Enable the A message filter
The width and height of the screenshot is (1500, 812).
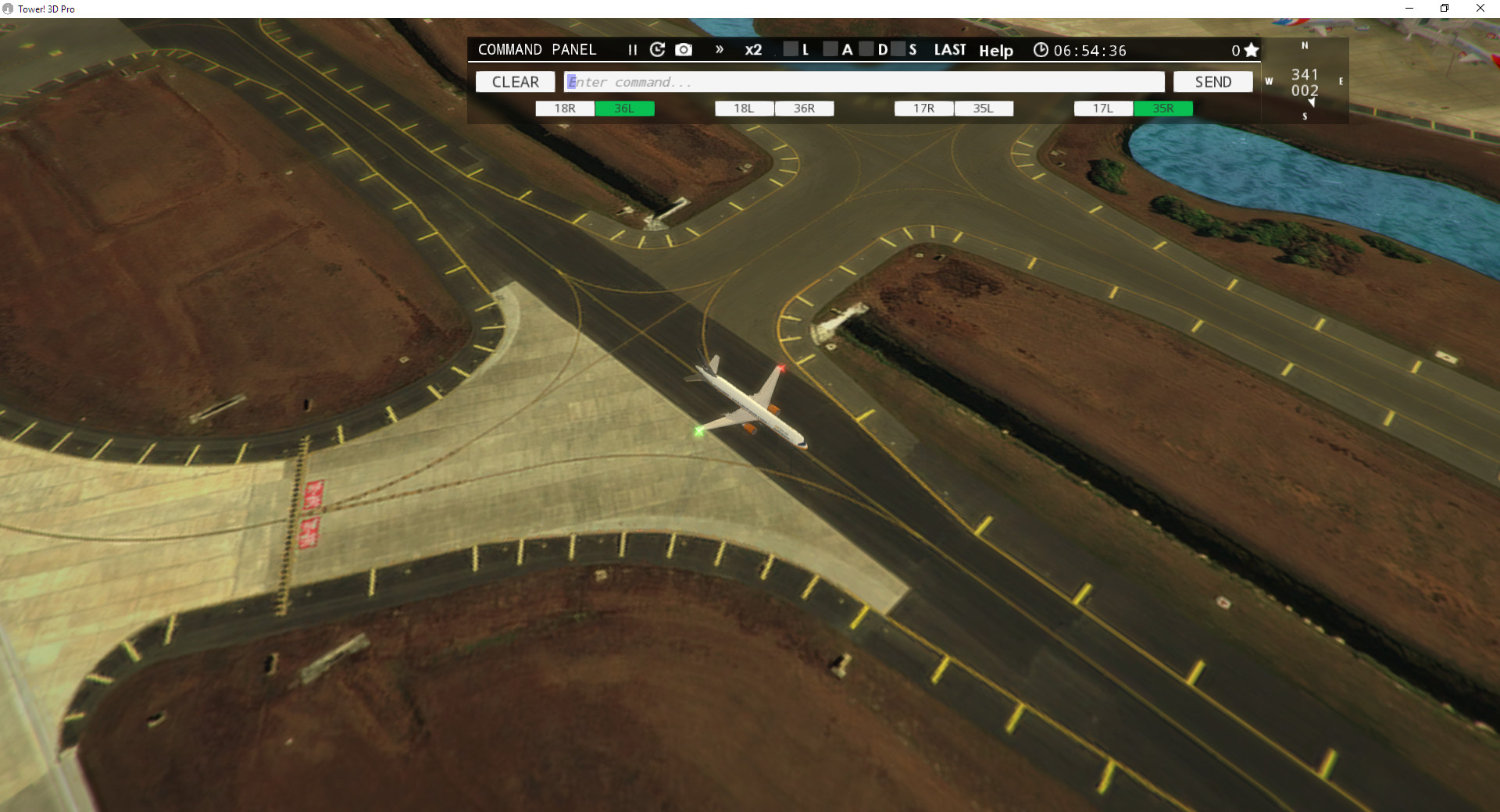831,49
